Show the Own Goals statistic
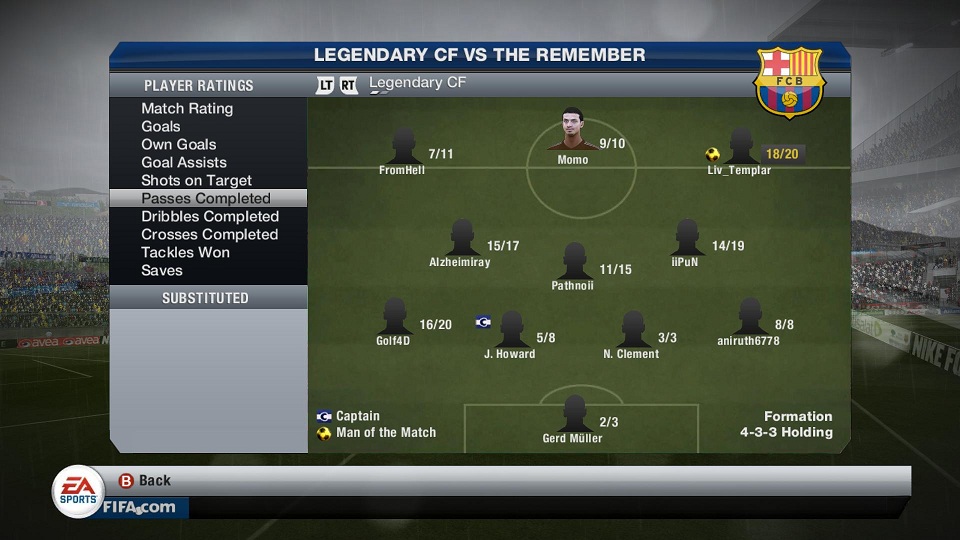This screenshot has width=960, height=540. point(179,145)
